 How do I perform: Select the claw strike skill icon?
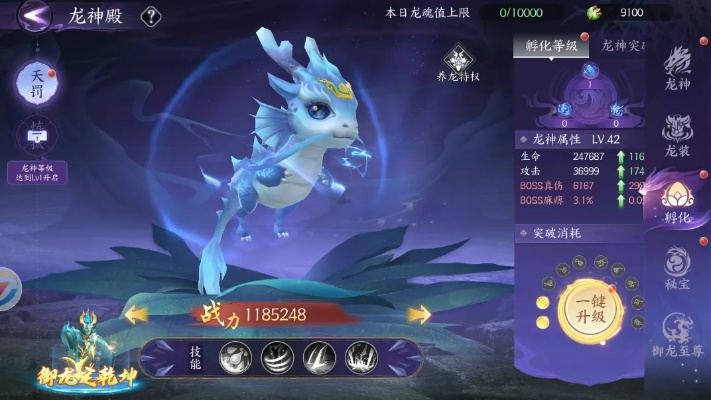(319, 356)
